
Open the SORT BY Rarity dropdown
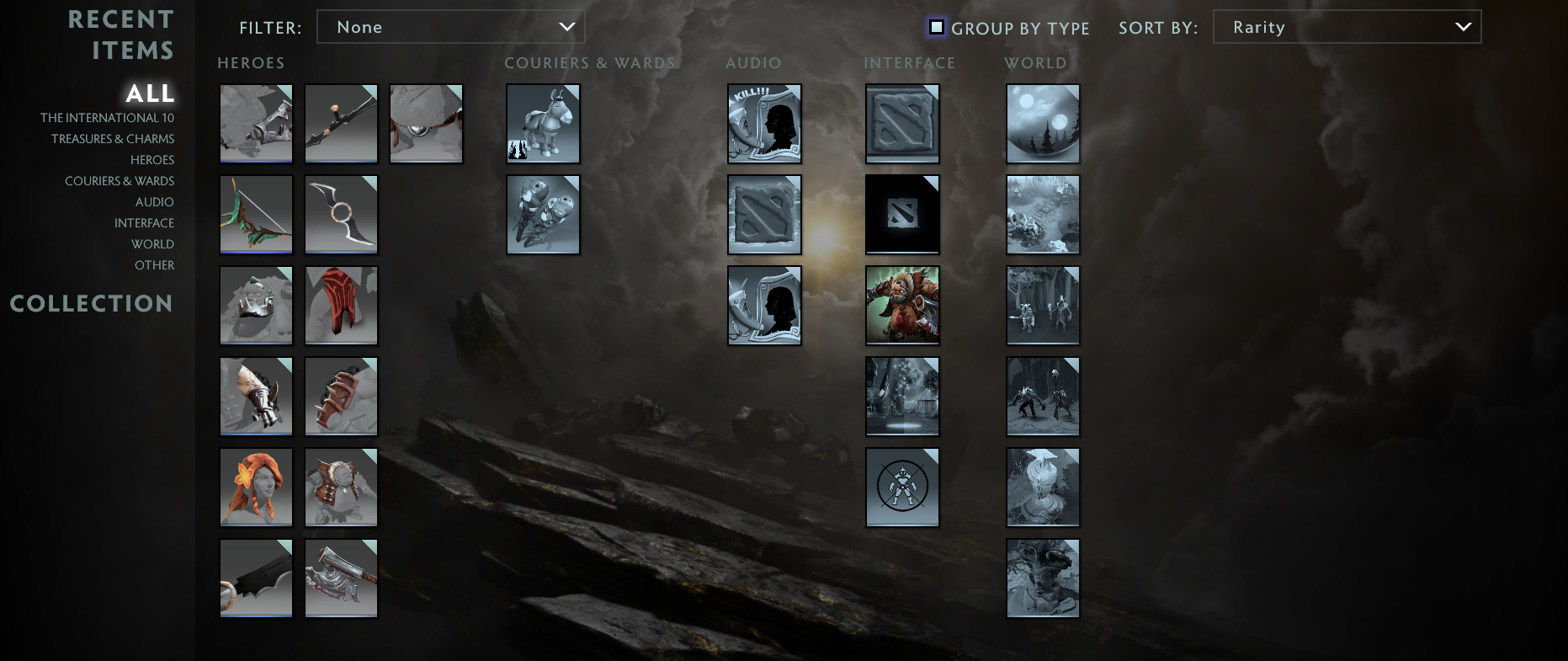click(1346, 26)
